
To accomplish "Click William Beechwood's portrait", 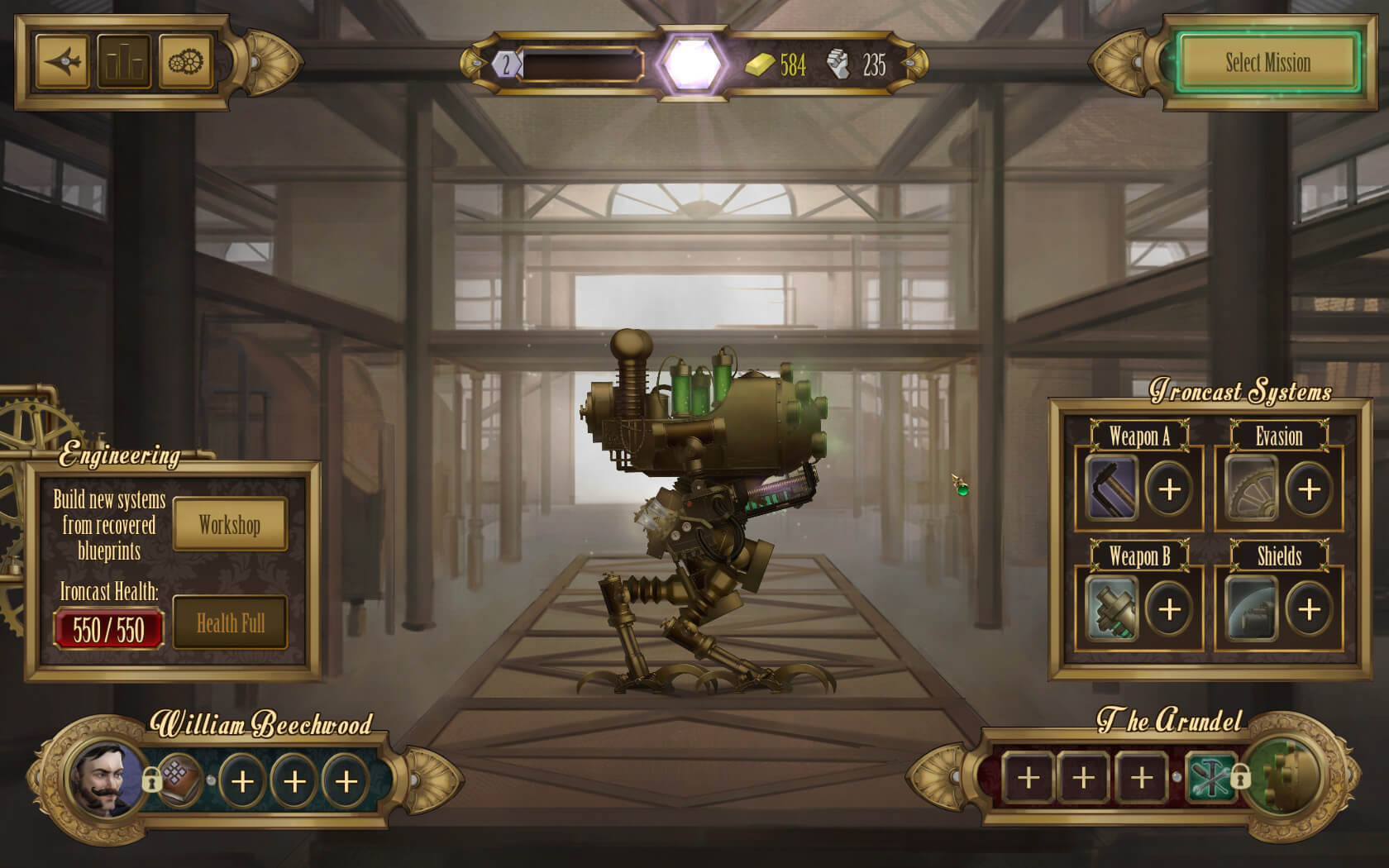I will (x=105, y=780).
